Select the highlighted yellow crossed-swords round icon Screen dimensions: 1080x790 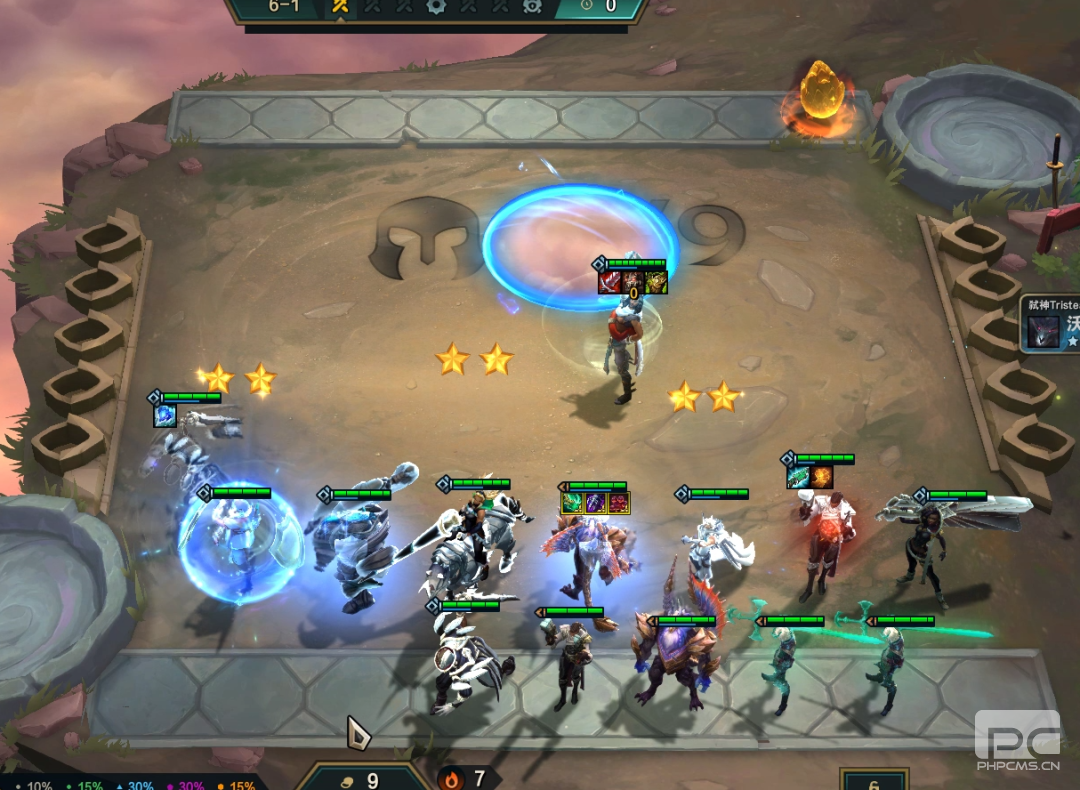pos(340,6)
